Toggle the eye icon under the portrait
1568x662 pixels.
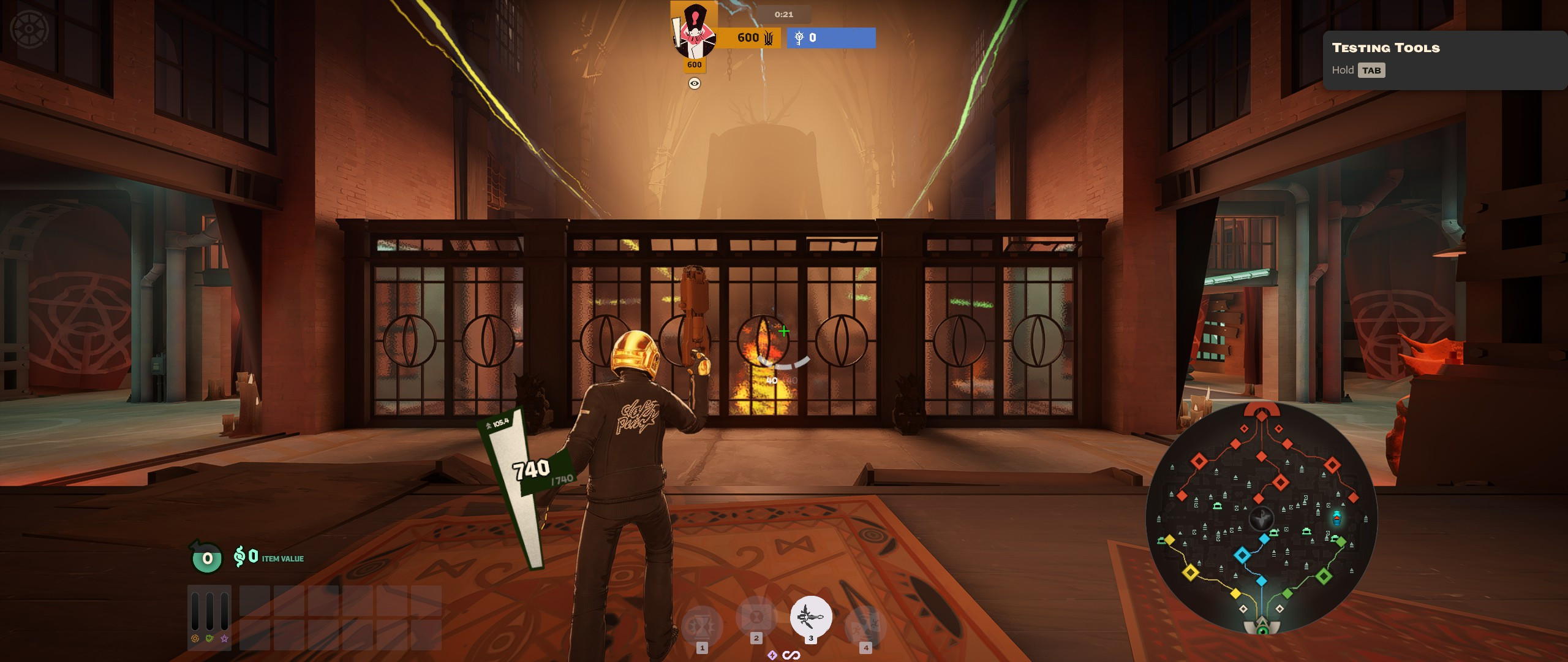pyautogui.click(x=694, y=83)
